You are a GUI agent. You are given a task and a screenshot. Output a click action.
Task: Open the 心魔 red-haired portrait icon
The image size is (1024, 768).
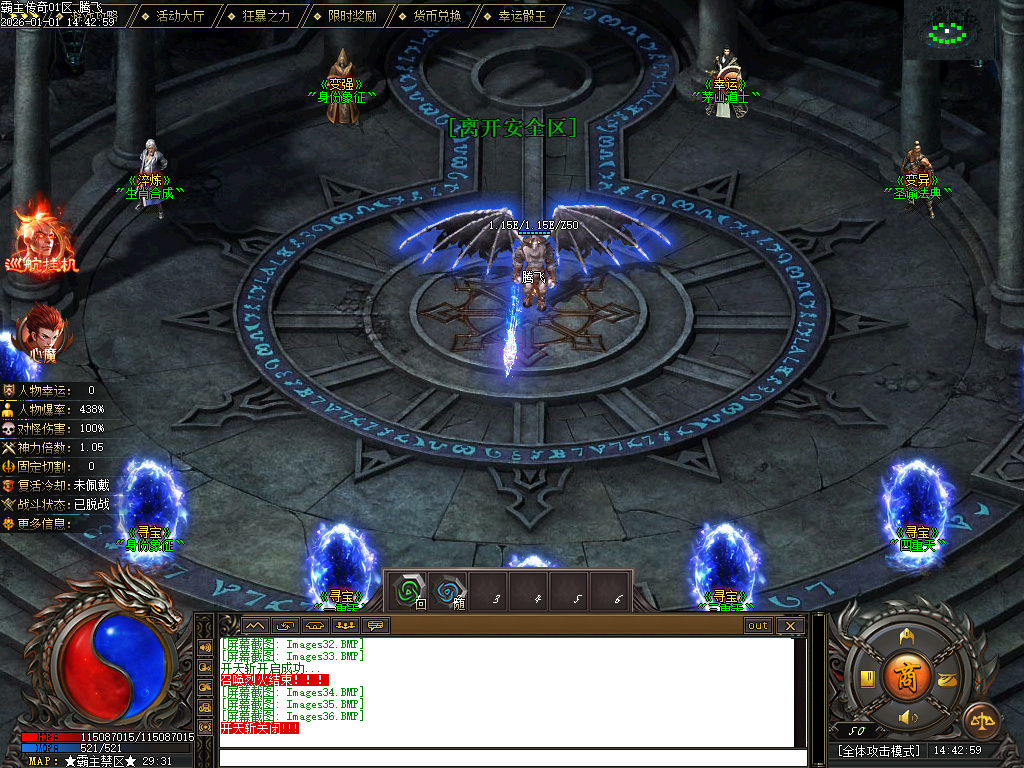tap(42, 330)
